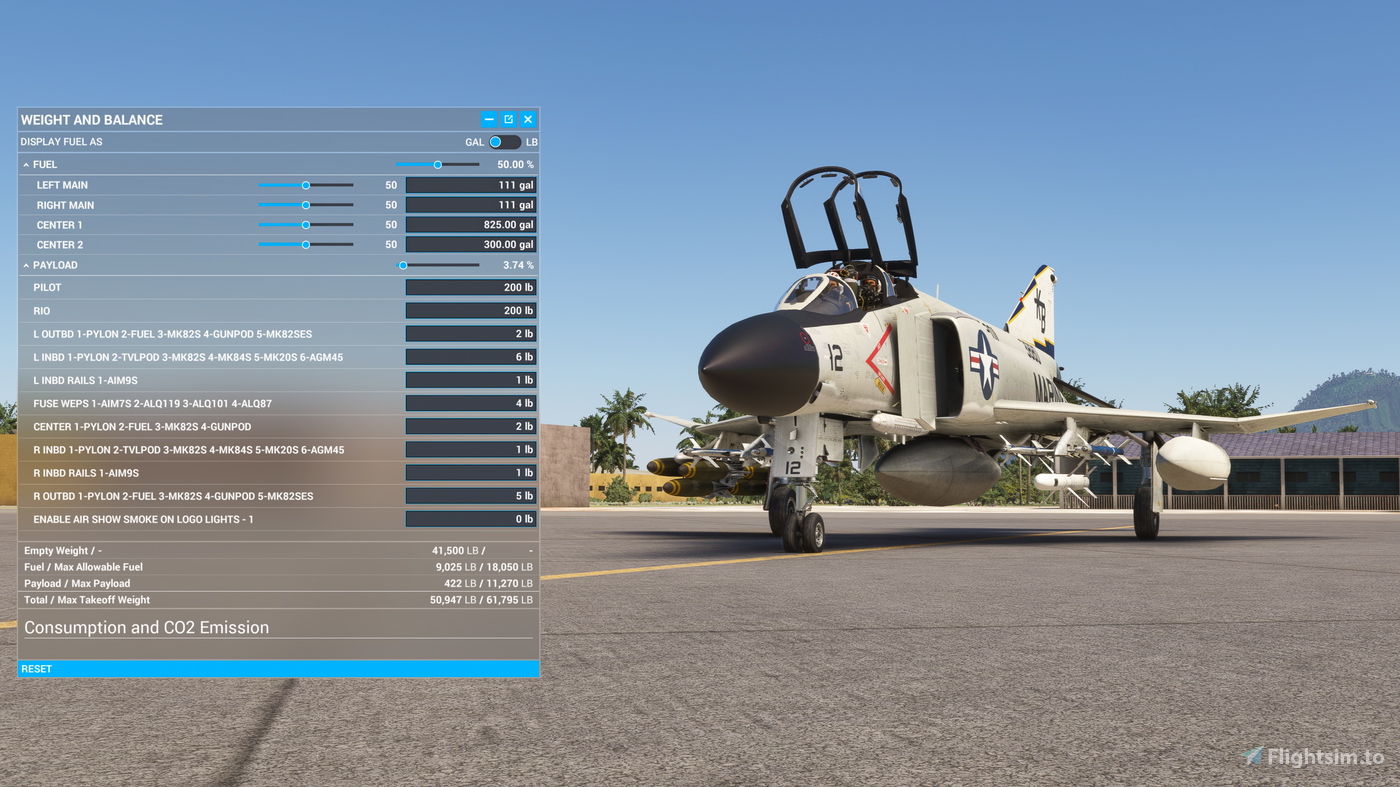
Task: Select the CENTER 1 fuel slider
Action: point(305,224)
